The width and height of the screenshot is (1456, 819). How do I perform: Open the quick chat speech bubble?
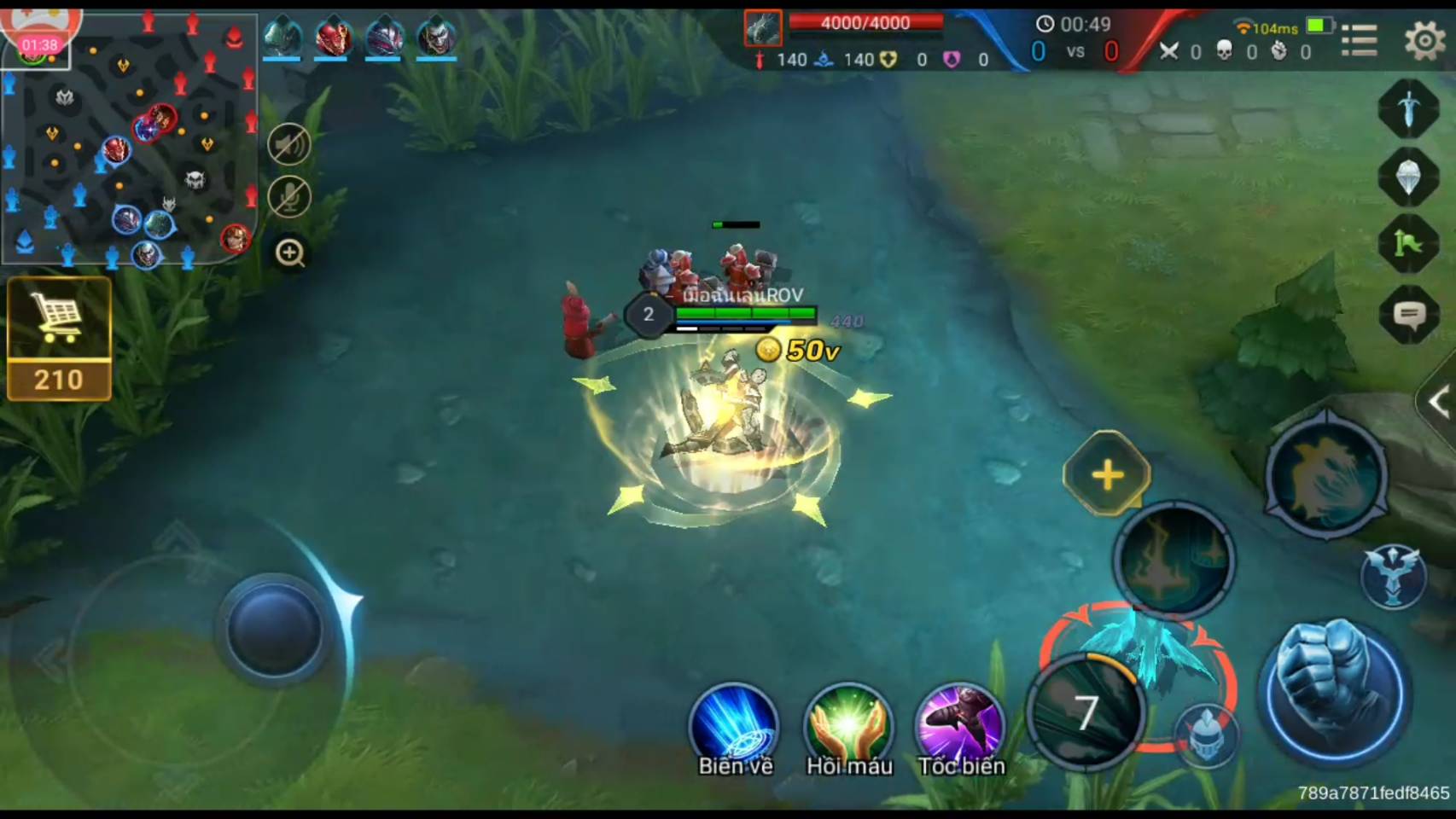tap(1409, 317)
